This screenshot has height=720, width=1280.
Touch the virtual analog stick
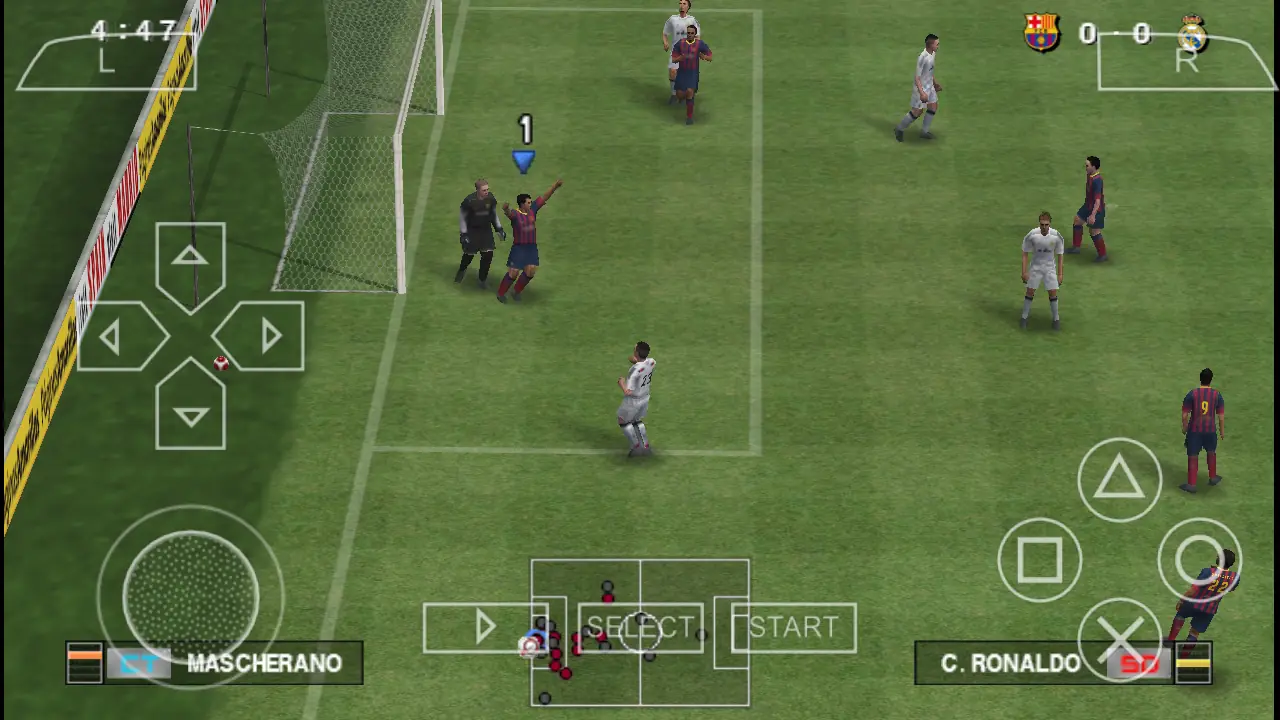191,596
